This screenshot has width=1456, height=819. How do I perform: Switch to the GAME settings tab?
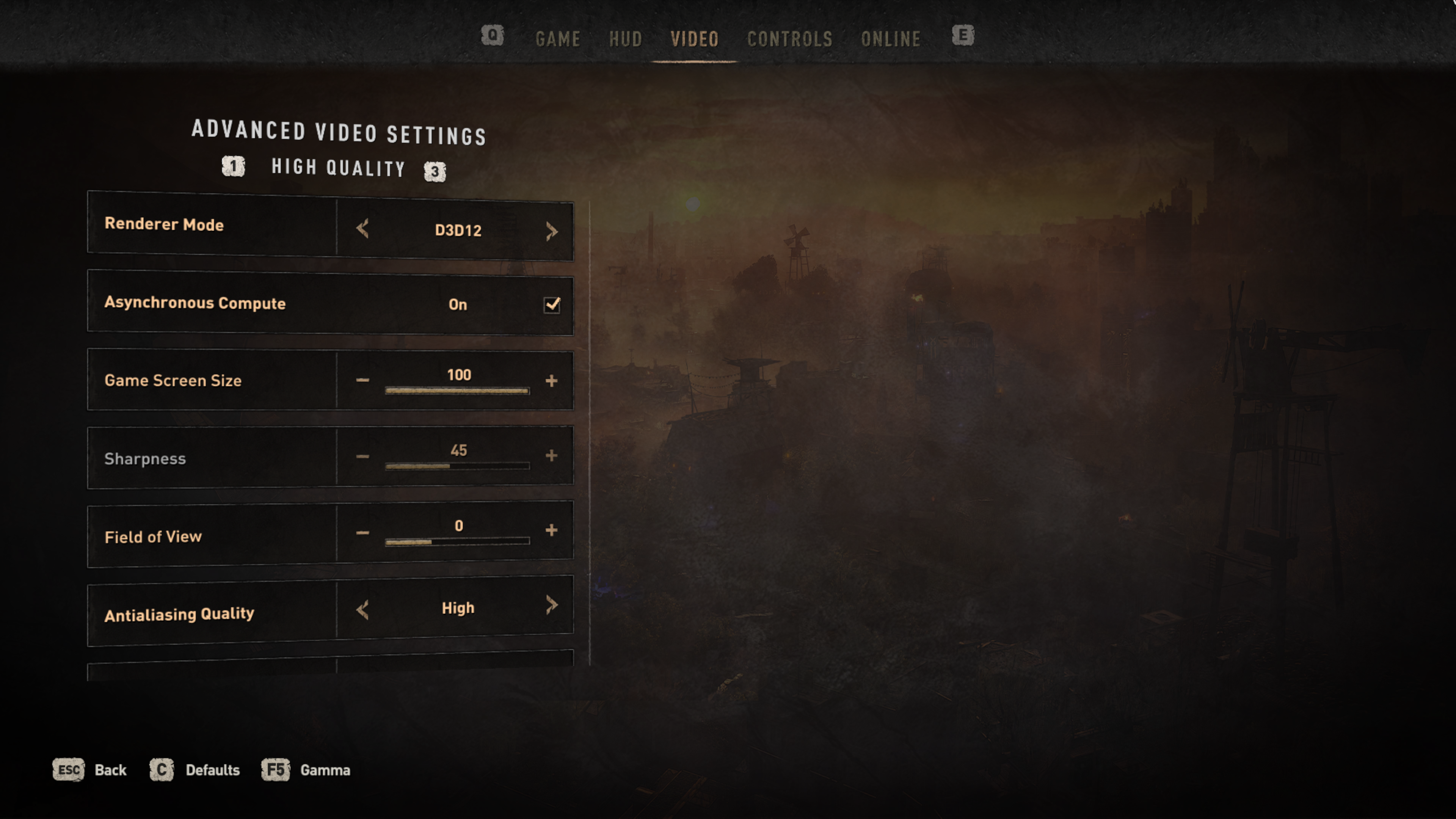[557, 39]
